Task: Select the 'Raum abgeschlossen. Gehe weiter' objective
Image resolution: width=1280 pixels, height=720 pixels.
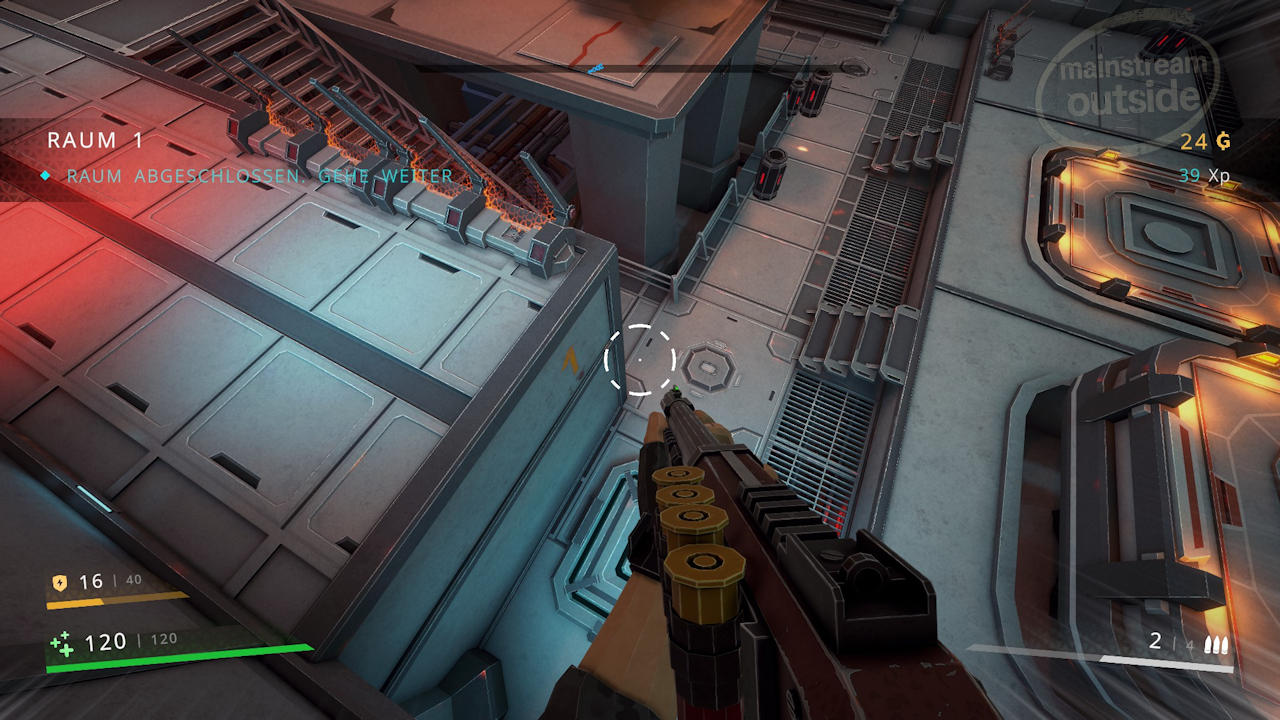Action: 259,176
